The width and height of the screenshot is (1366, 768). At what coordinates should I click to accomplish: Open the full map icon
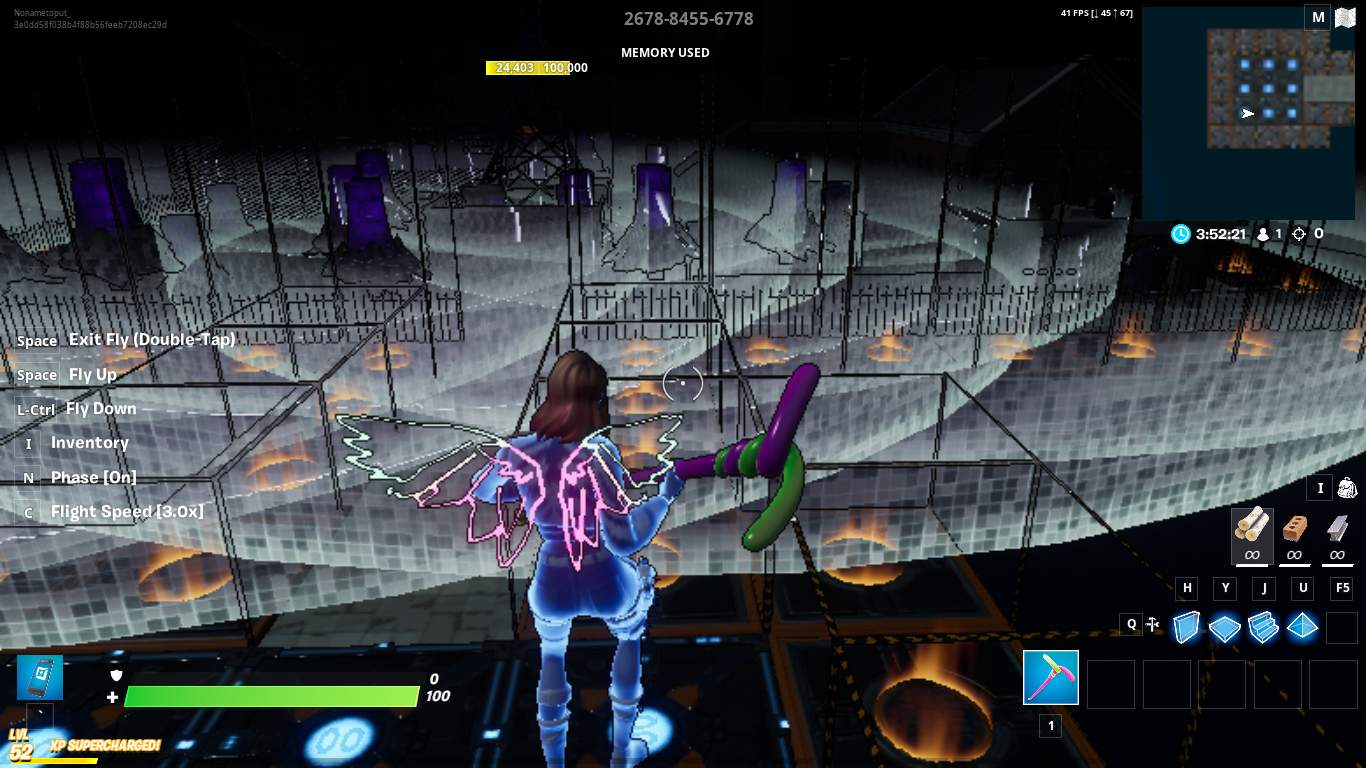pyautogui.click(x=1345, y=17)
